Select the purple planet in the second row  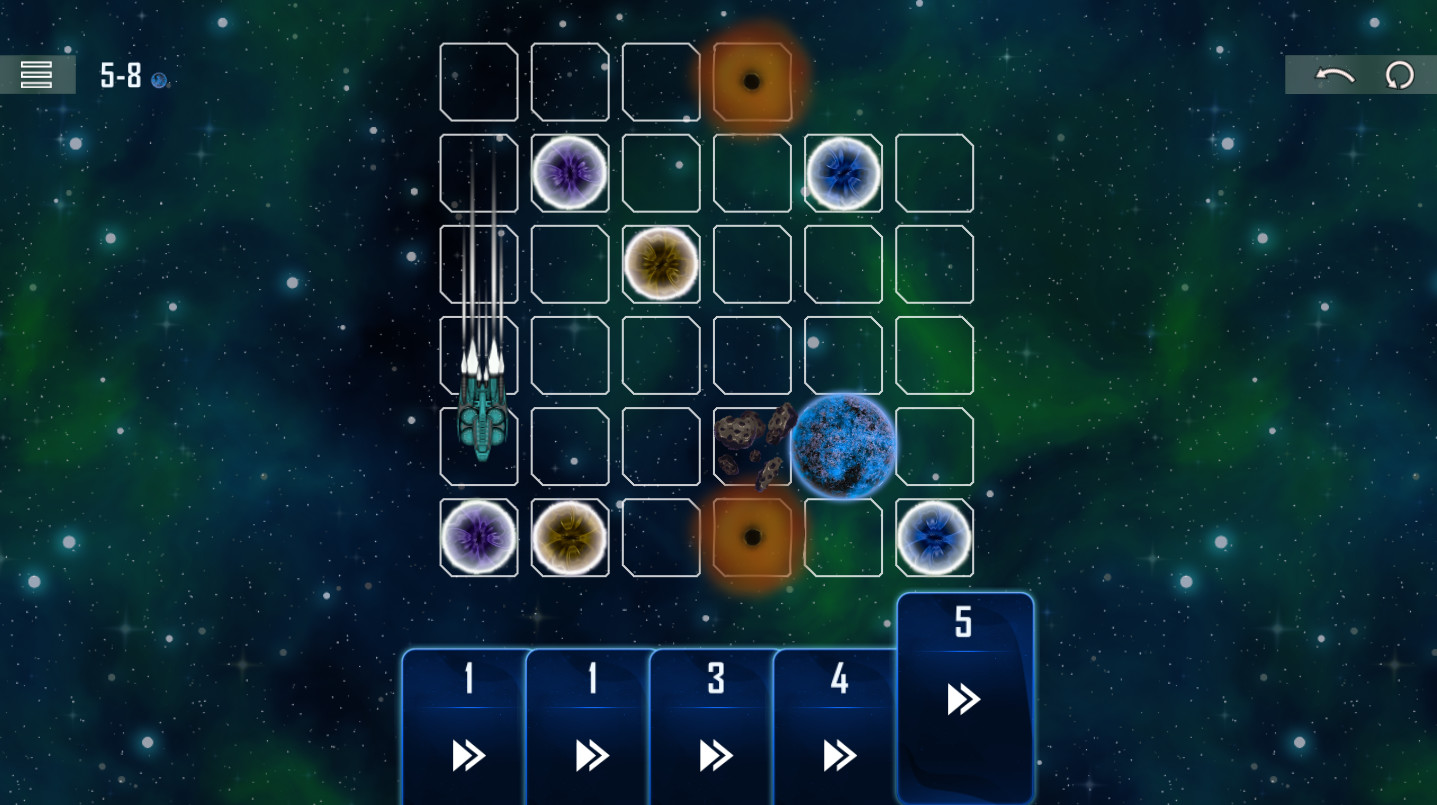tap(570, 173)
